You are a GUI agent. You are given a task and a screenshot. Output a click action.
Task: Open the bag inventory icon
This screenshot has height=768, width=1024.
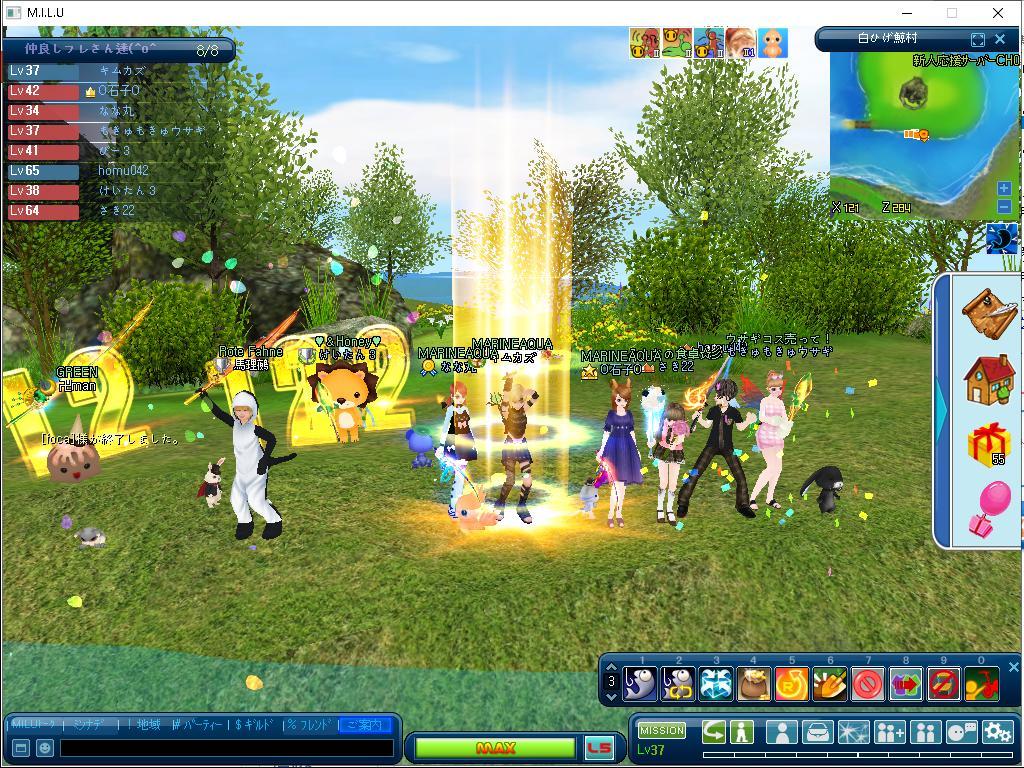(x=817, y=733)
